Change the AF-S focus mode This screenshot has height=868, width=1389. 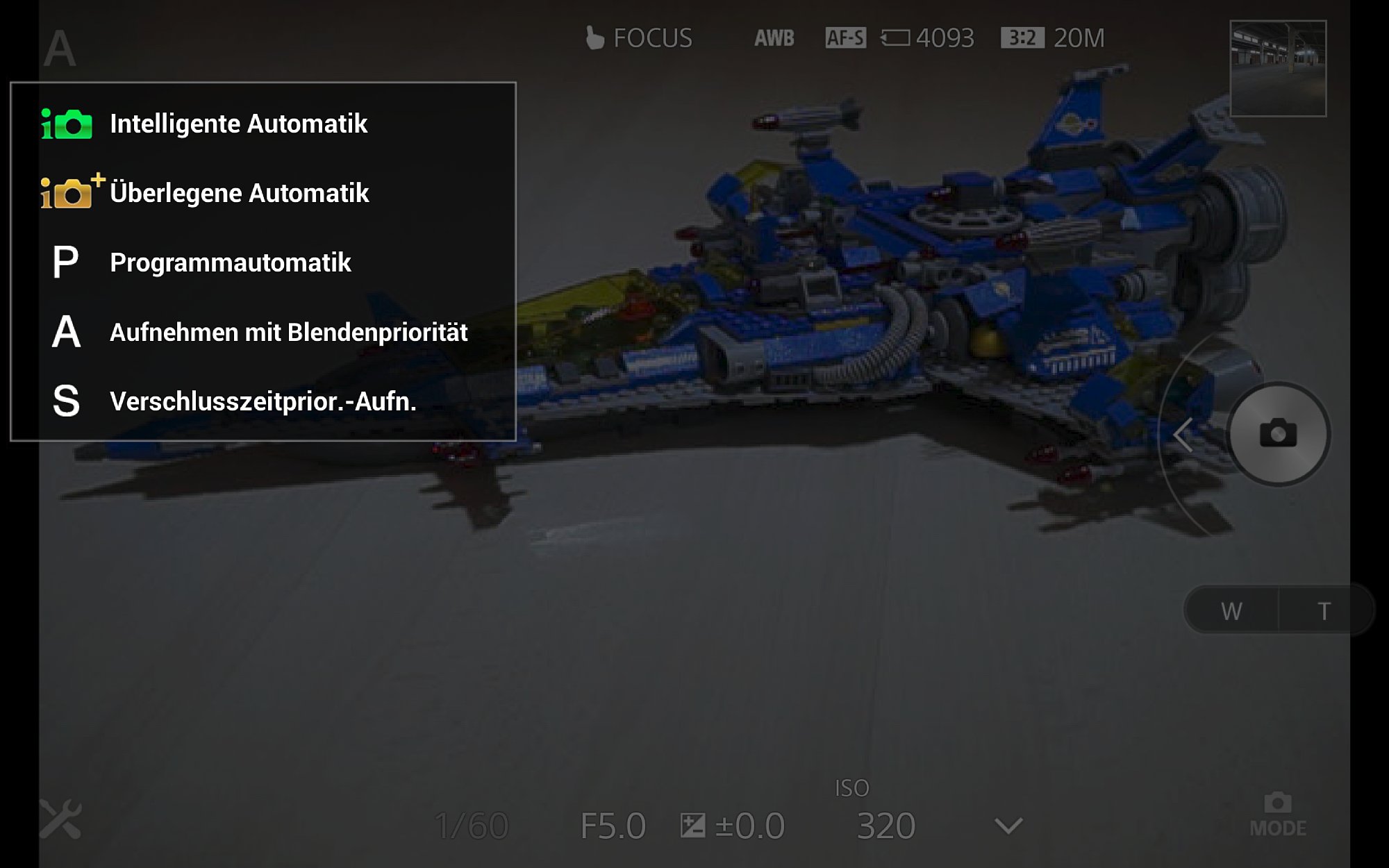(x=845, y=38)
